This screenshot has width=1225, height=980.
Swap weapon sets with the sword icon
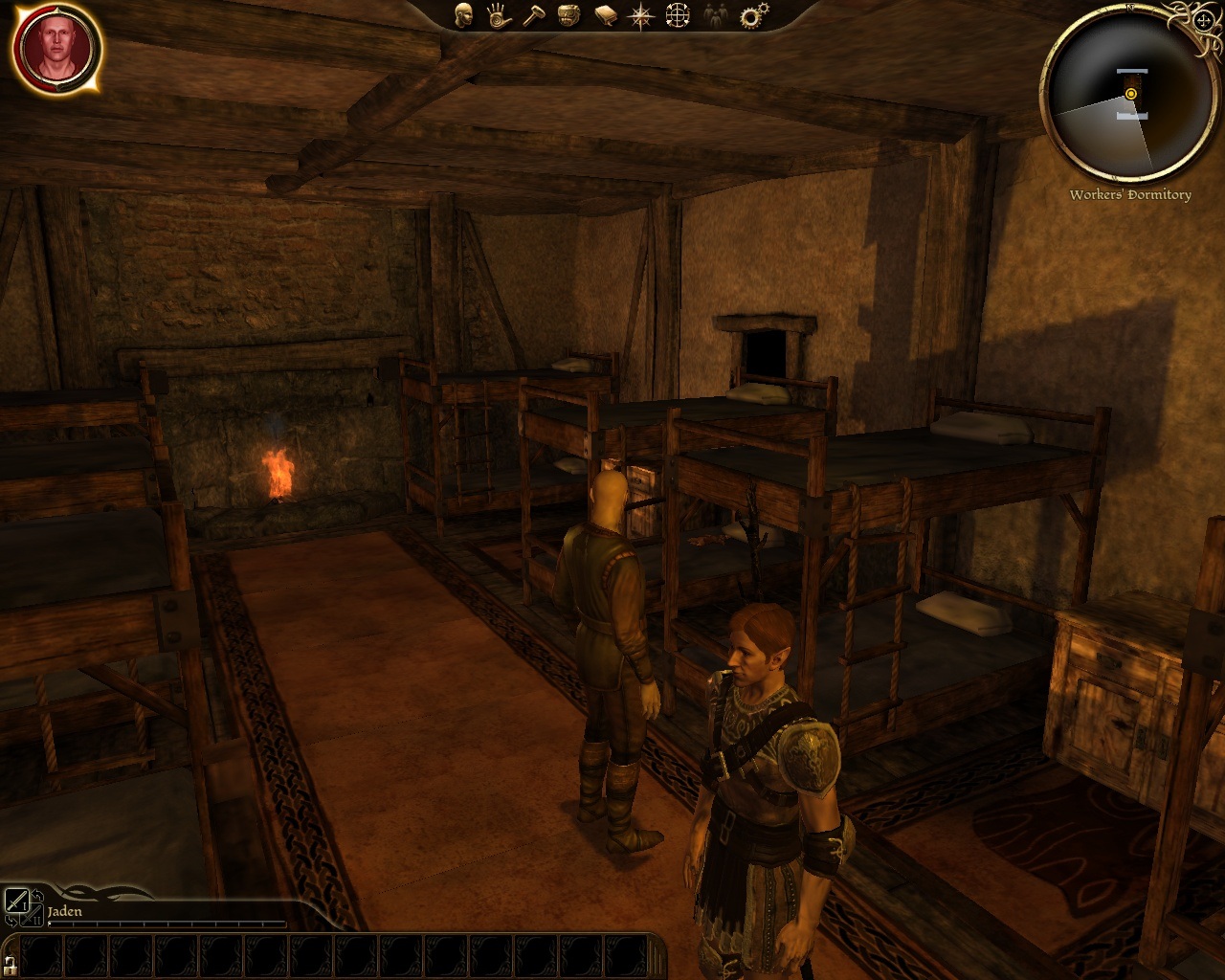coord(18,902)
